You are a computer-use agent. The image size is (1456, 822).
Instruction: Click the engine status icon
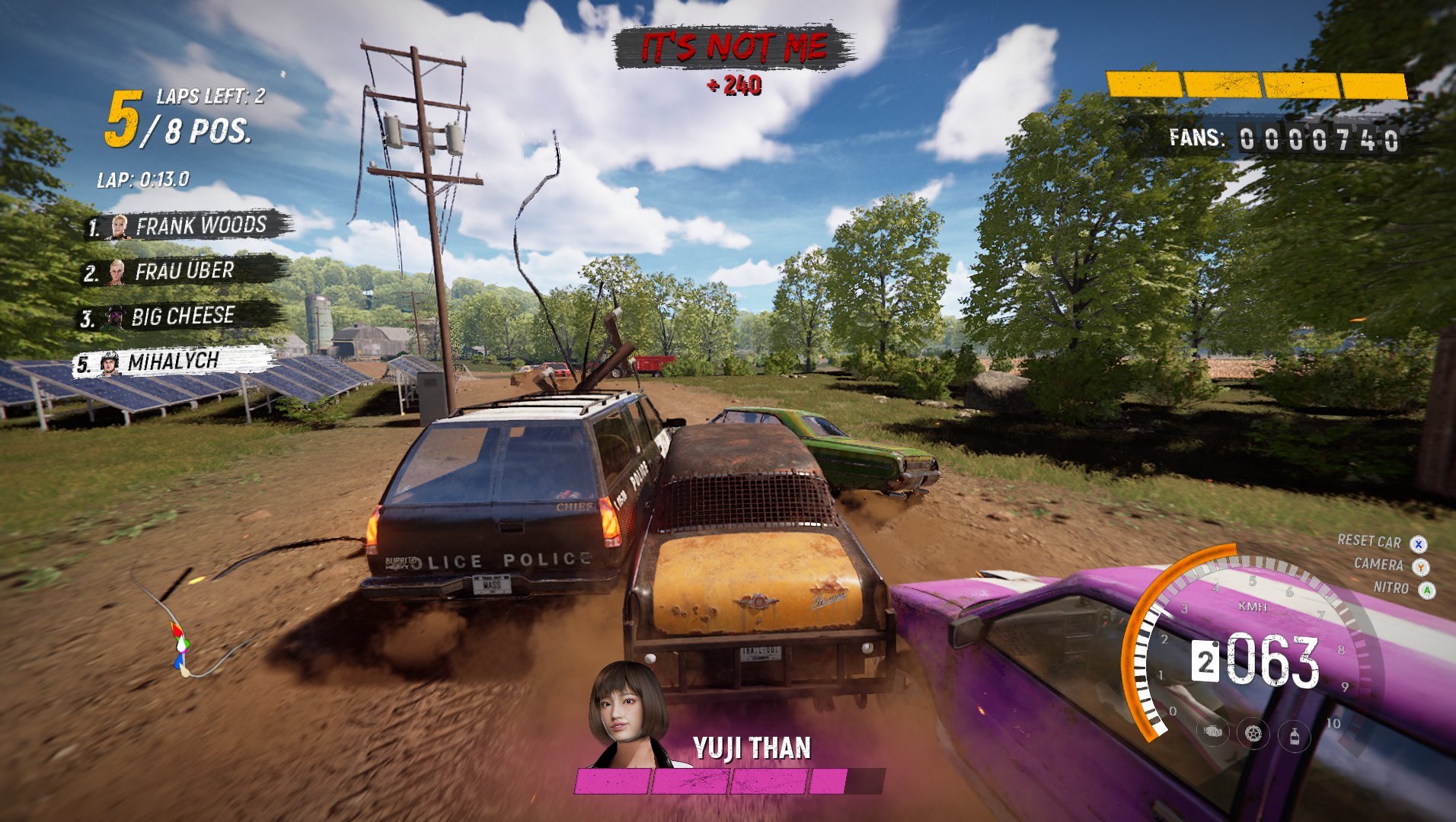tap(1213, 731)
